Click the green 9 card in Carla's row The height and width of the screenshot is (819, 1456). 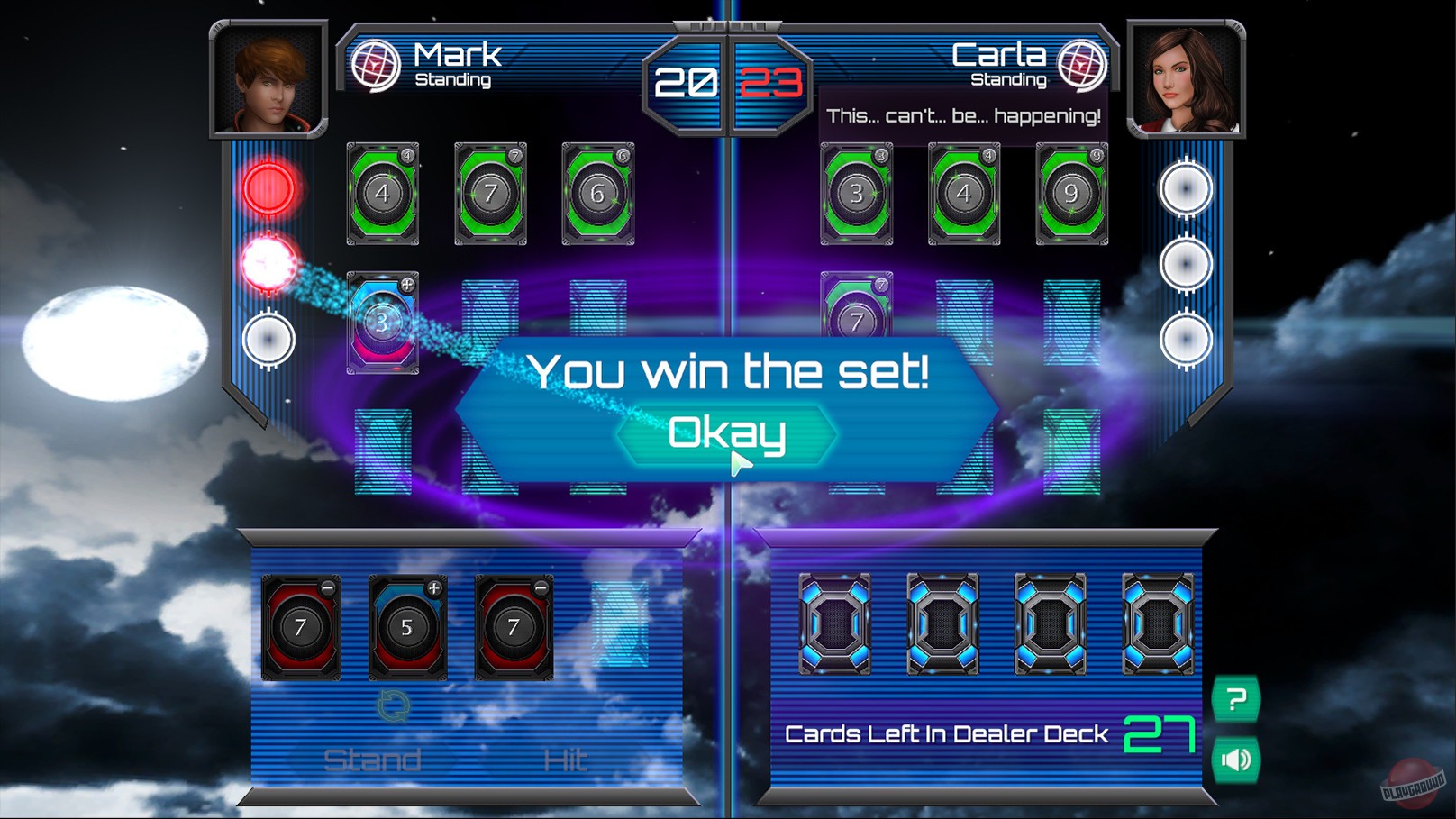point(1069,194)
